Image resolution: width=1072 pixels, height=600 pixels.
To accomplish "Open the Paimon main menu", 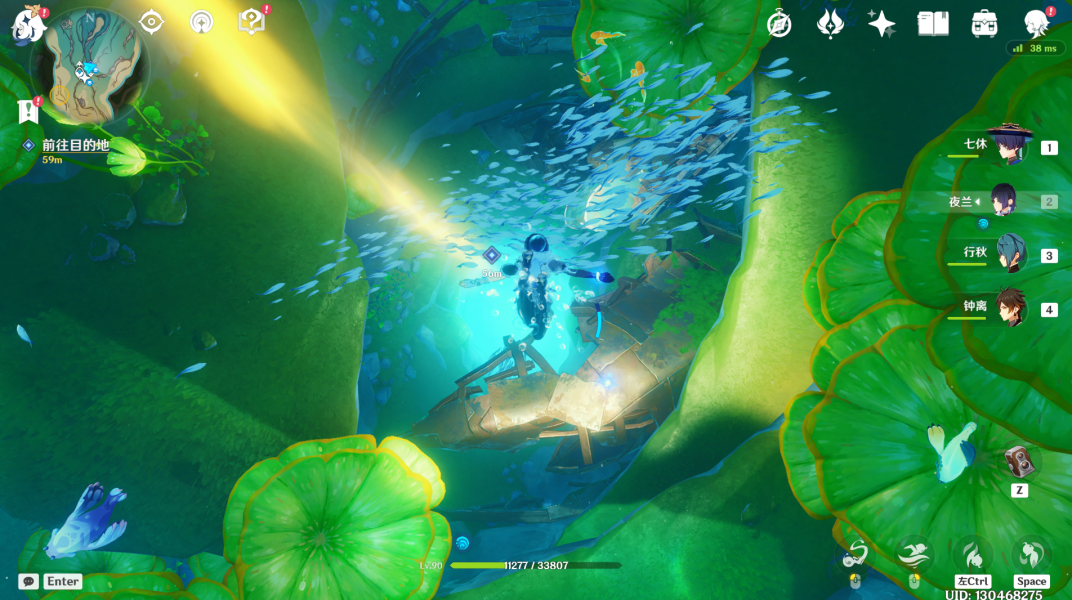I will click(28, 24).
